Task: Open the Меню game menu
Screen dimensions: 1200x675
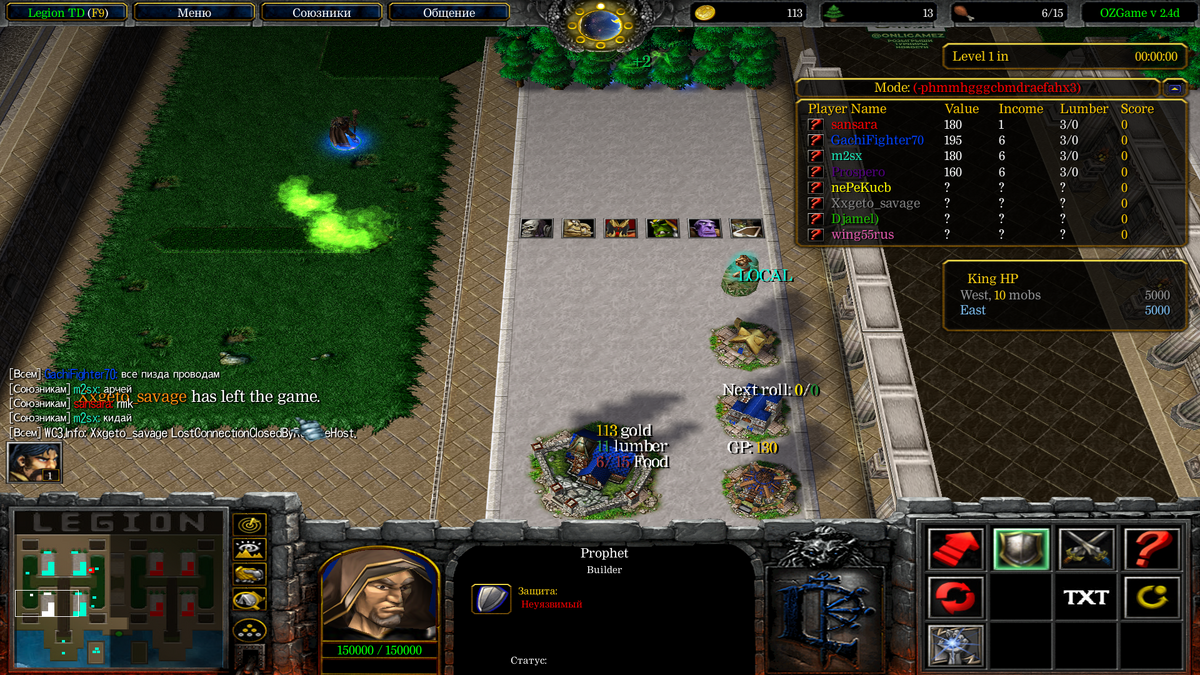Action: 192,13
